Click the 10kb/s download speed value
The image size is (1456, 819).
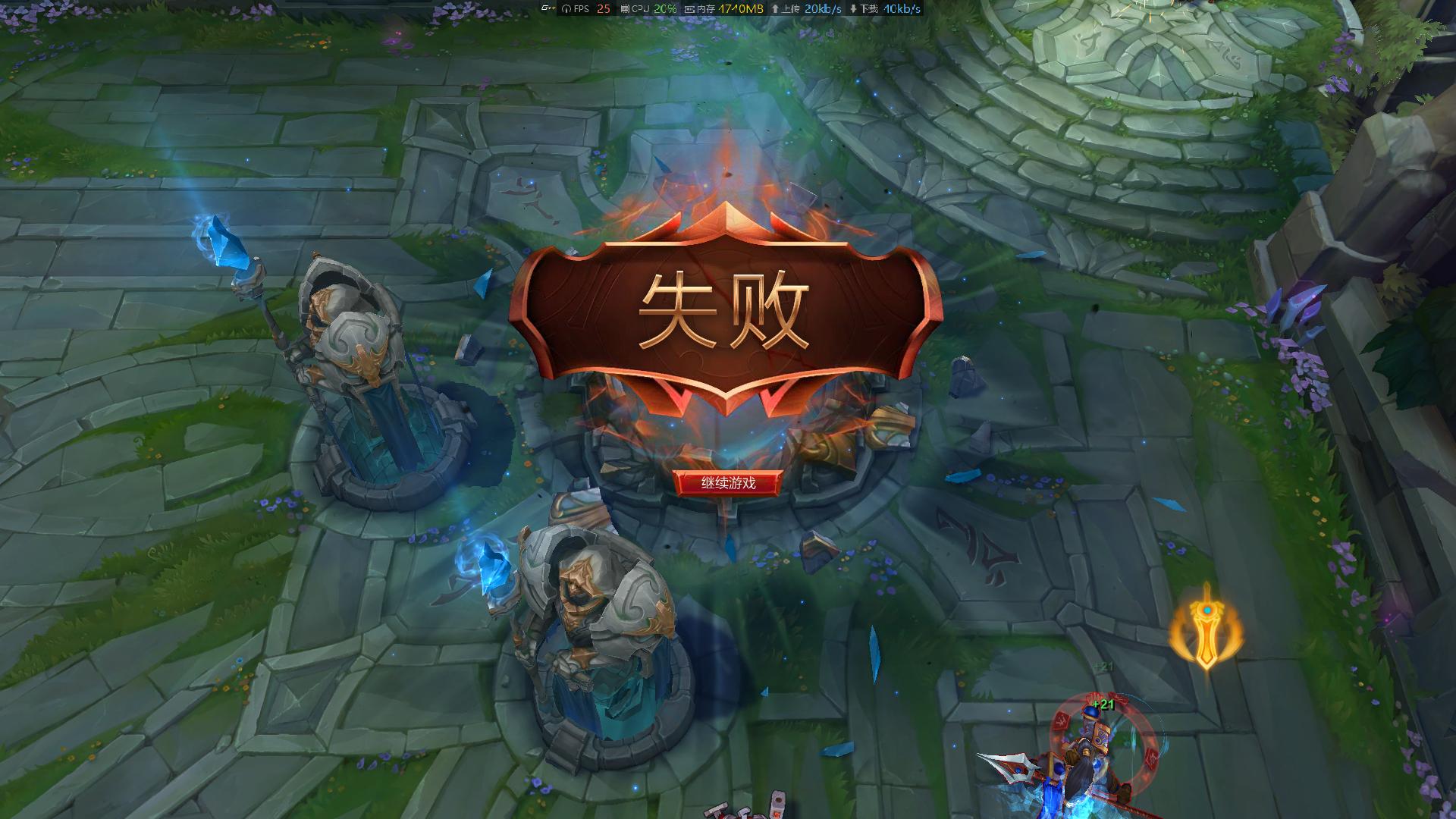click(x=901, y=8)
